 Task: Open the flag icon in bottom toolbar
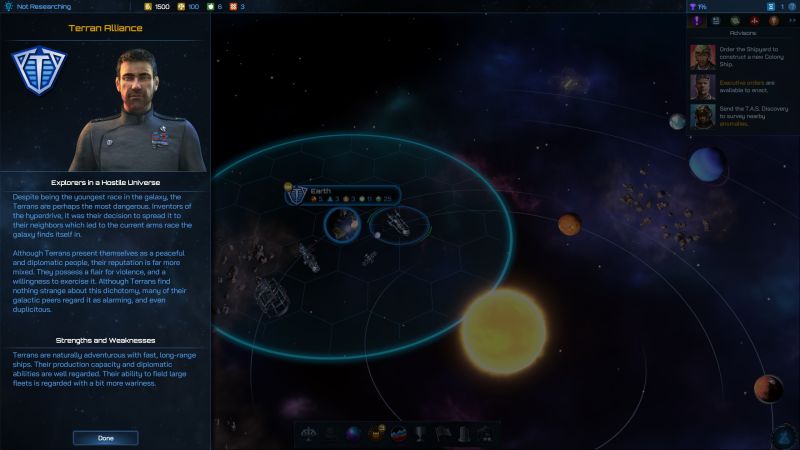click(x=442, y=434)
